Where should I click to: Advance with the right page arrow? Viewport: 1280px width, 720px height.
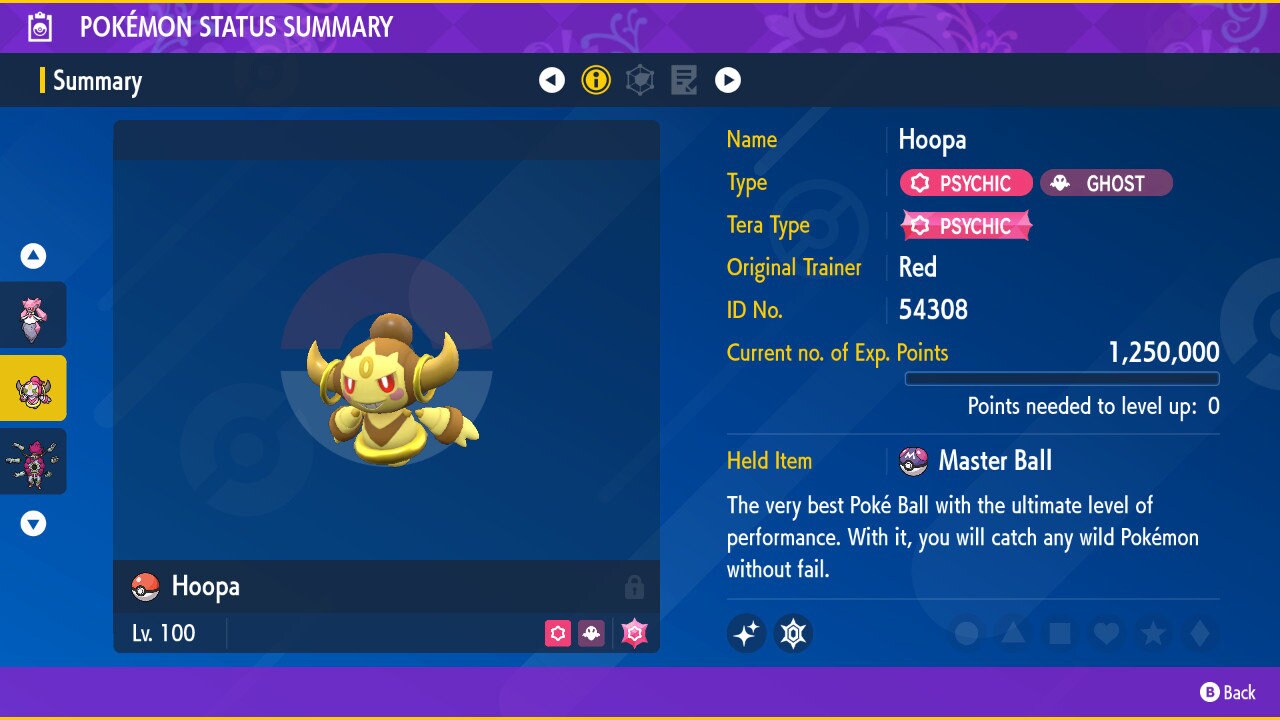coord(728,80)
